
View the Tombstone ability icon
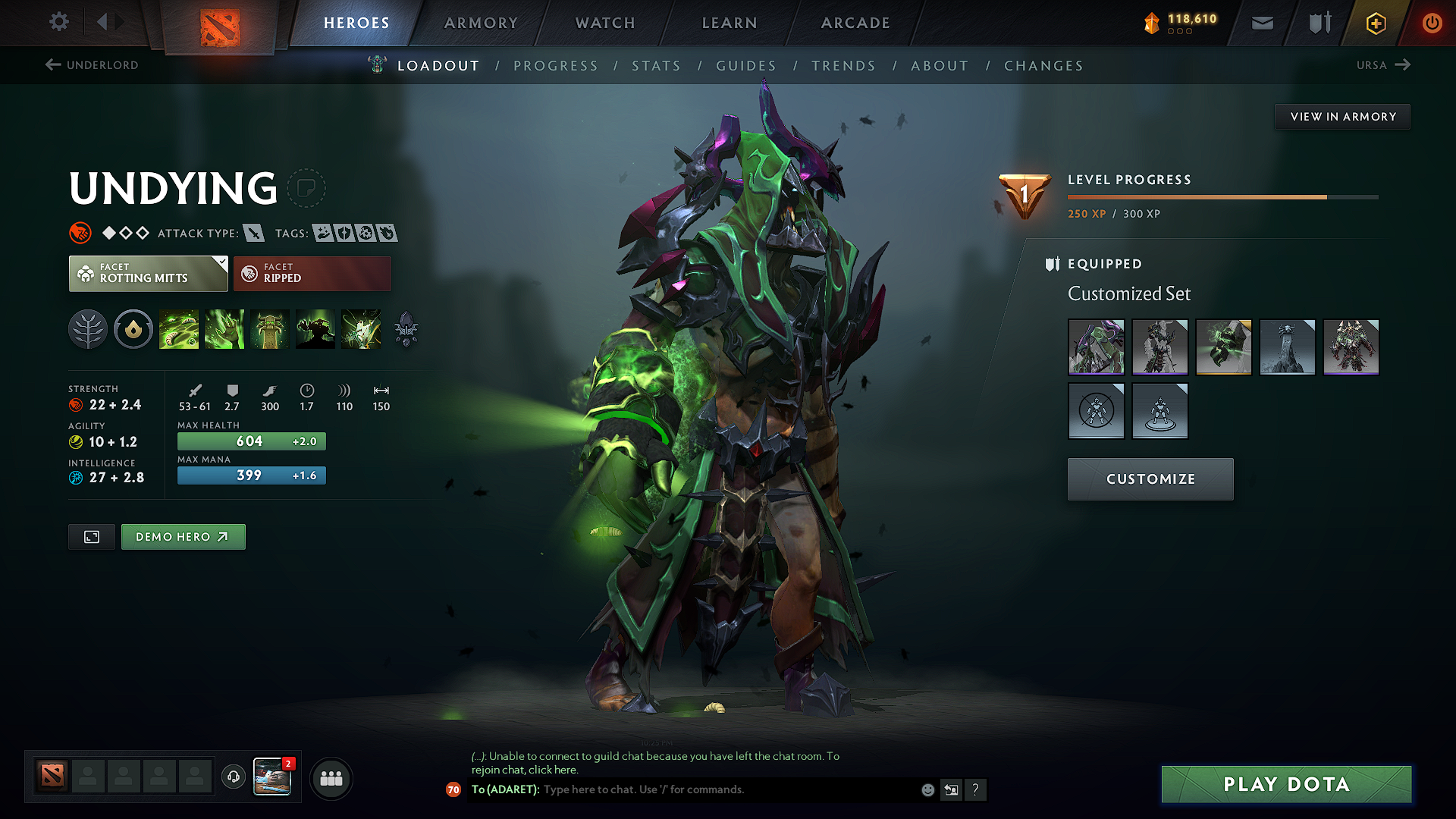pyautogui.click(x=270, y=329)
